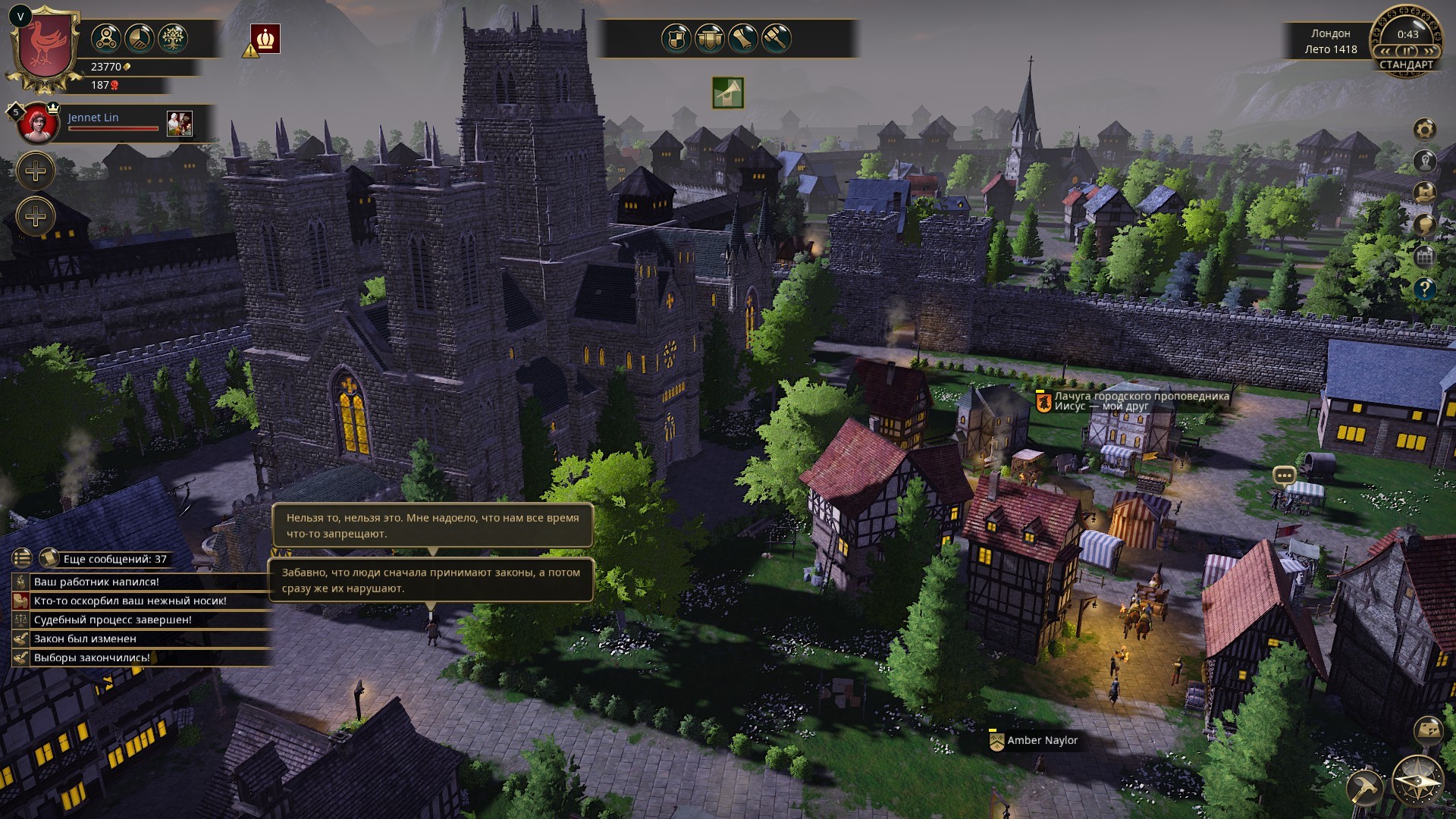This screenshot has height=819, width=1456.
Task: Slow down game time with rewind arrows
Action: [1385, 51]
